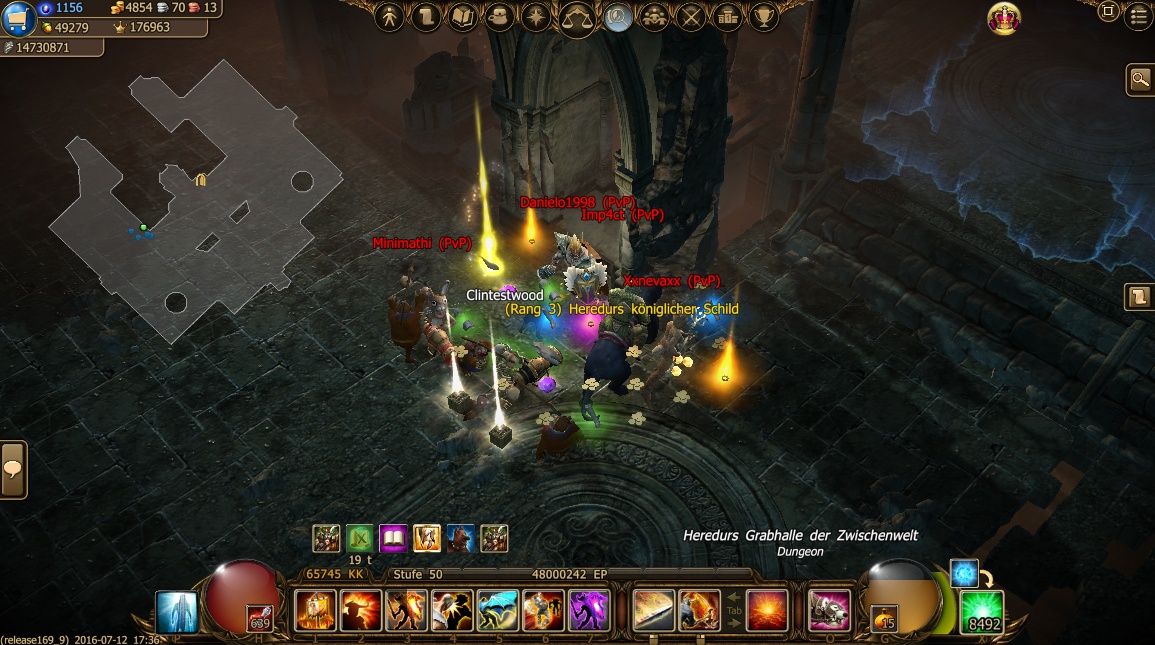Viewport: 1155px width, 645px height.
Task: Click the magnifier button on the right edge
Action: coord(1139,79)
